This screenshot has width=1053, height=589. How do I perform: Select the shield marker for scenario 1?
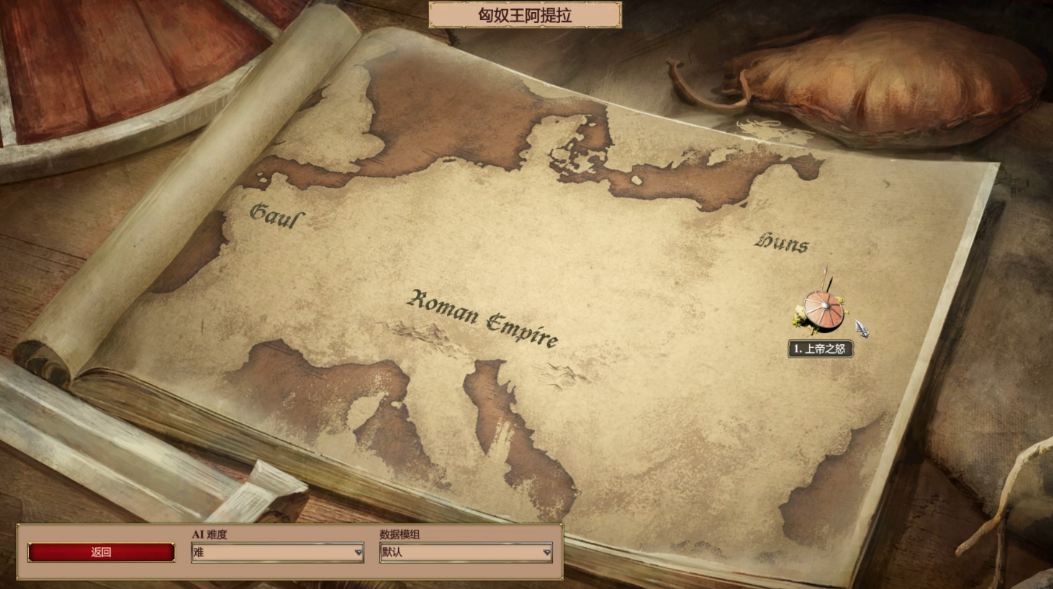pyautogui.click(x=824, y=312)
